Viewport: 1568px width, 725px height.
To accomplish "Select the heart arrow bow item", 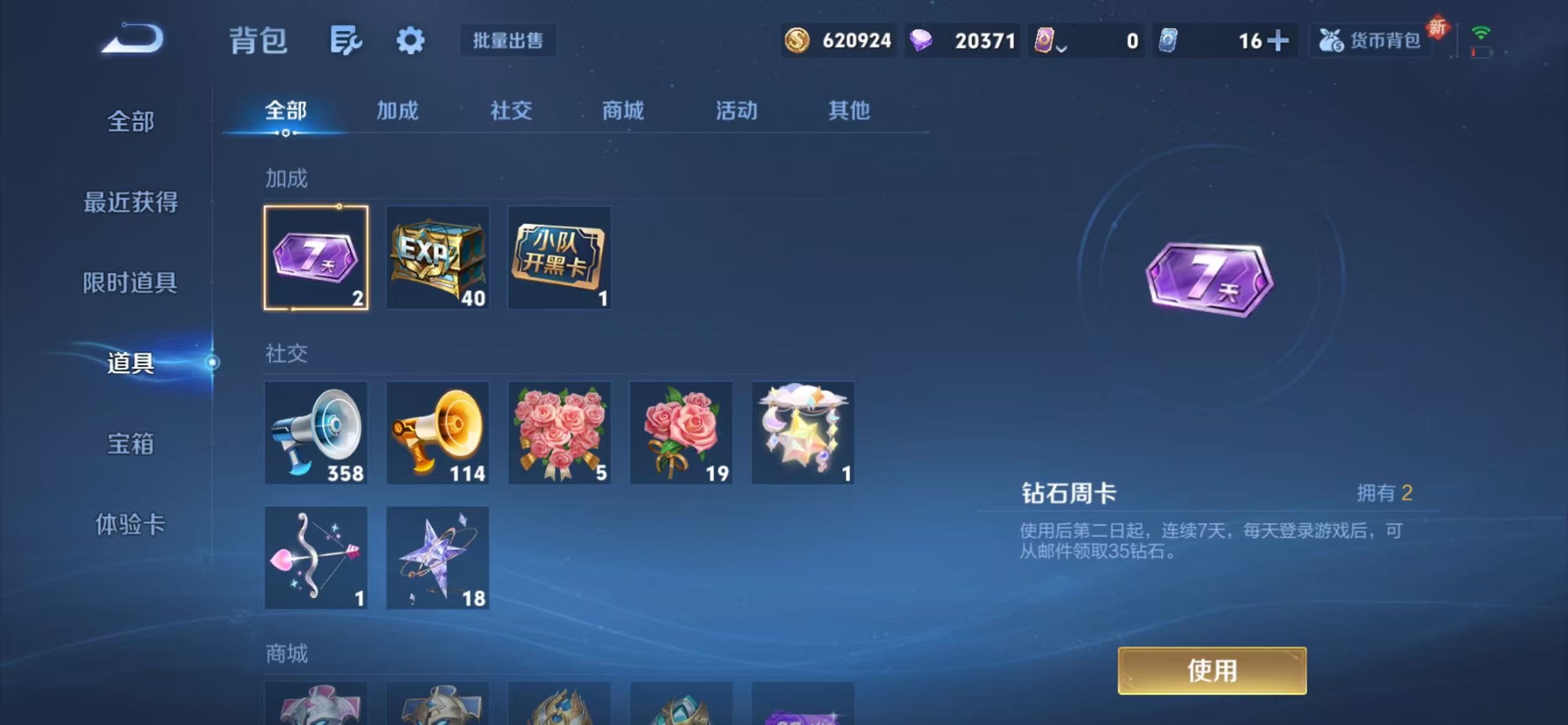I will (x=316, y=557).
